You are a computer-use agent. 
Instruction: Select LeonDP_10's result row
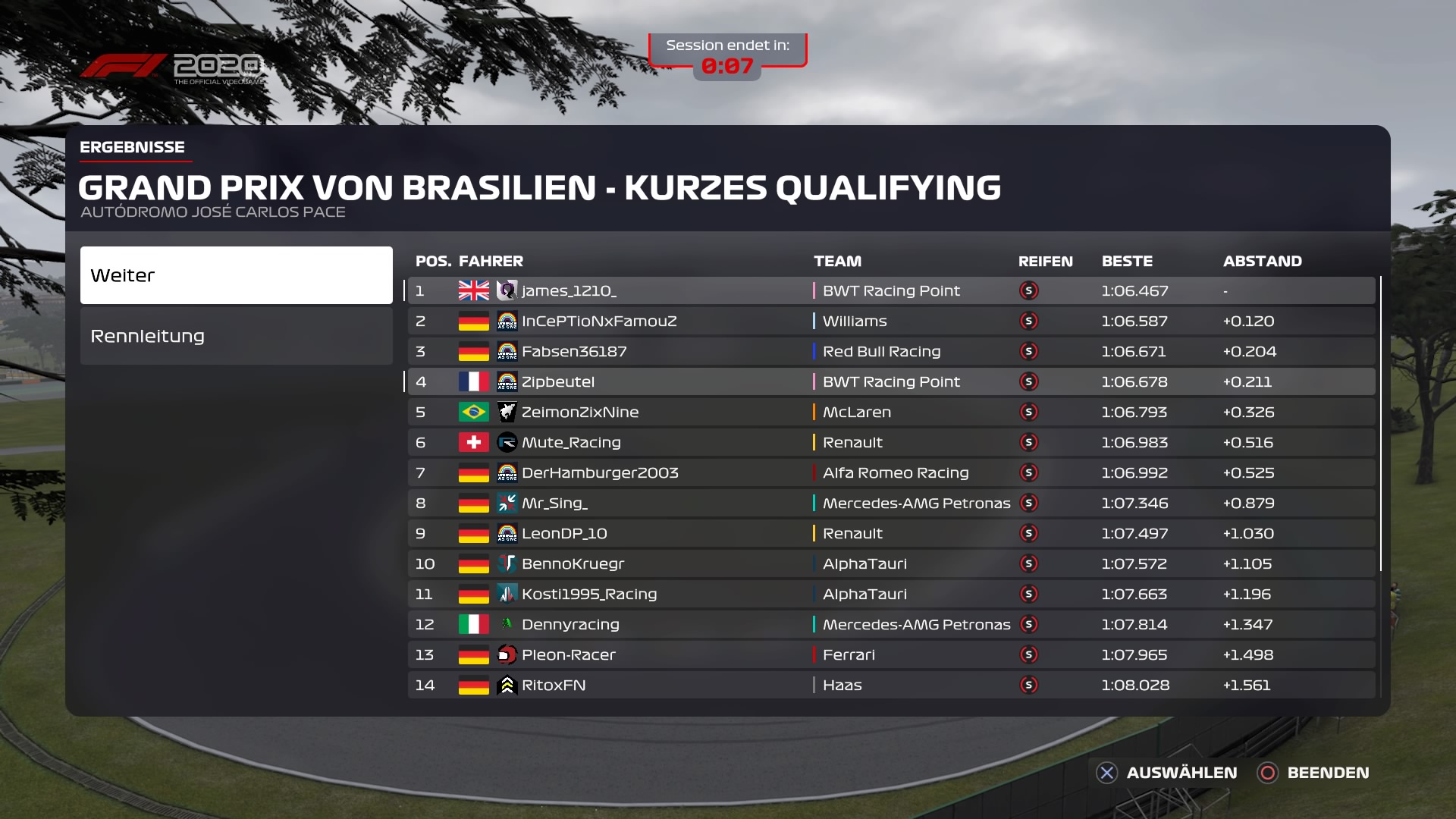891,533
